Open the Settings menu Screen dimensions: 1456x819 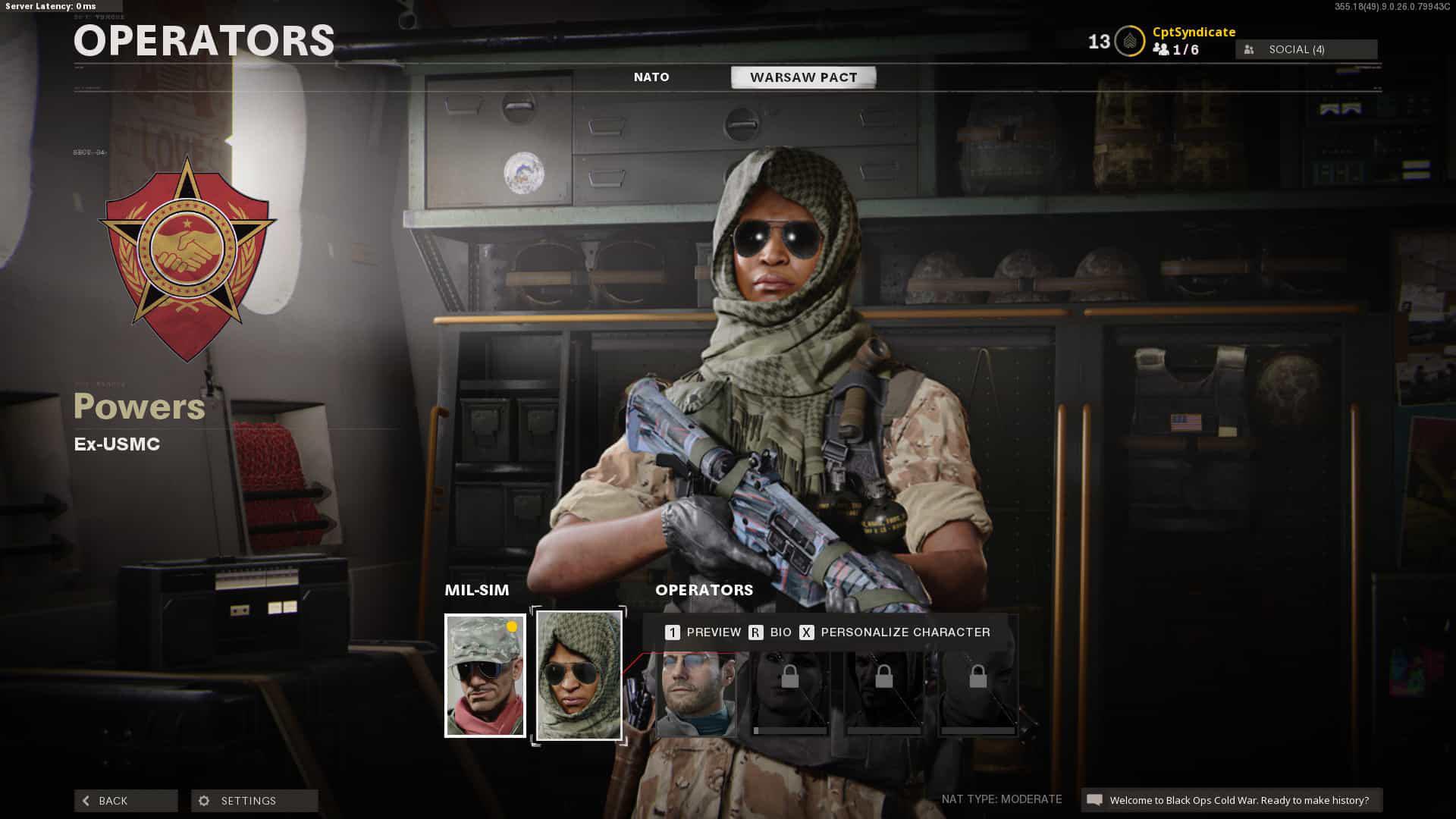click(x=254, y=801)
